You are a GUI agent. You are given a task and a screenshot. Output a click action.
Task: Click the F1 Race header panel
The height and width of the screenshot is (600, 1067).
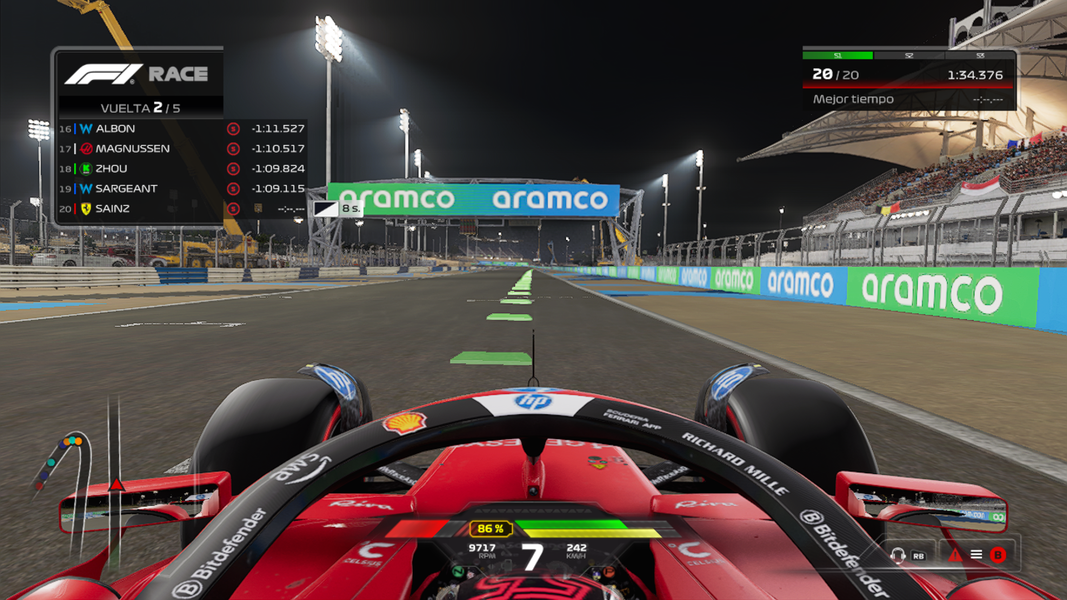(139, 74)
